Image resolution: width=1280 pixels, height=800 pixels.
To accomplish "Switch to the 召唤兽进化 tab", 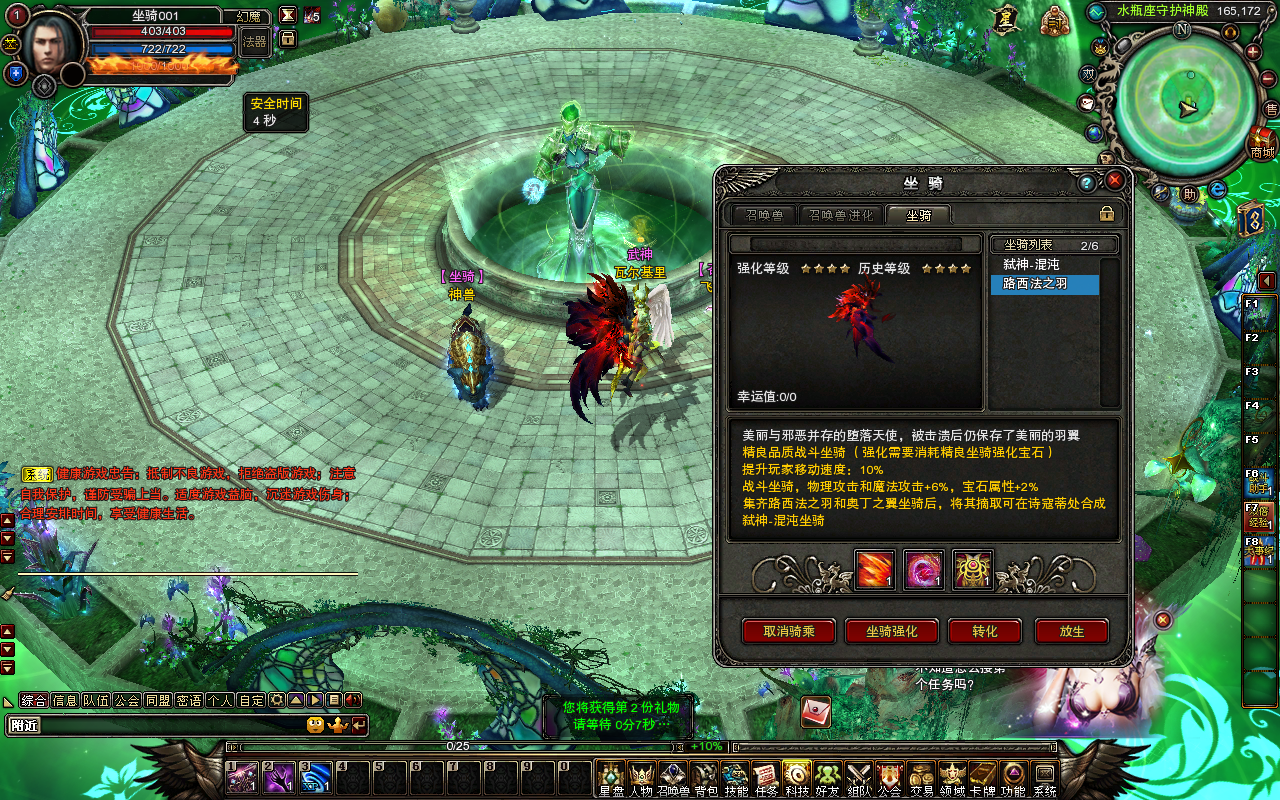I will coord(841,215).
